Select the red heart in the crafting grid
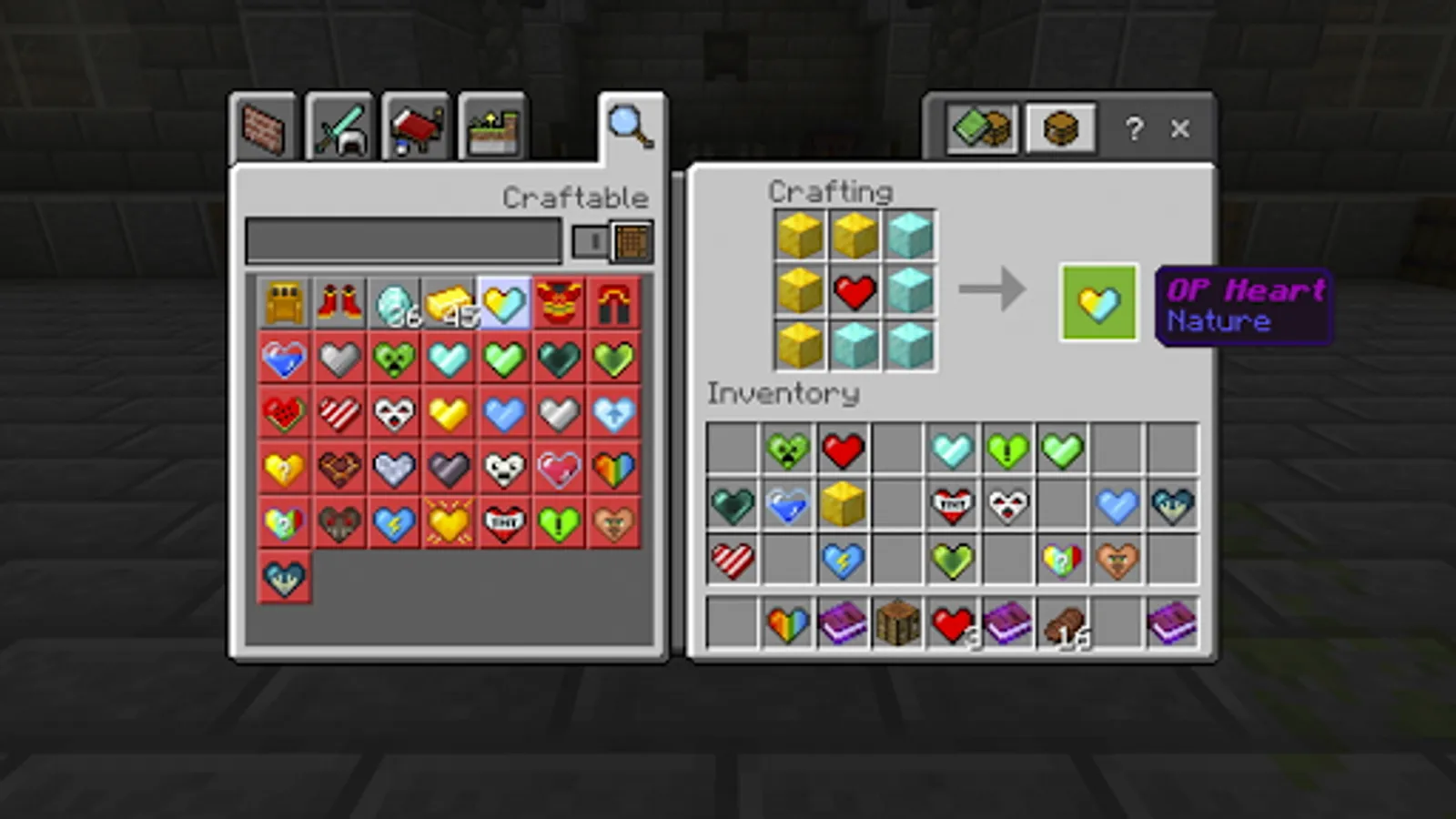Image resolution: width=1456 pixels, height=819 pixels. (x=855, y=291)
